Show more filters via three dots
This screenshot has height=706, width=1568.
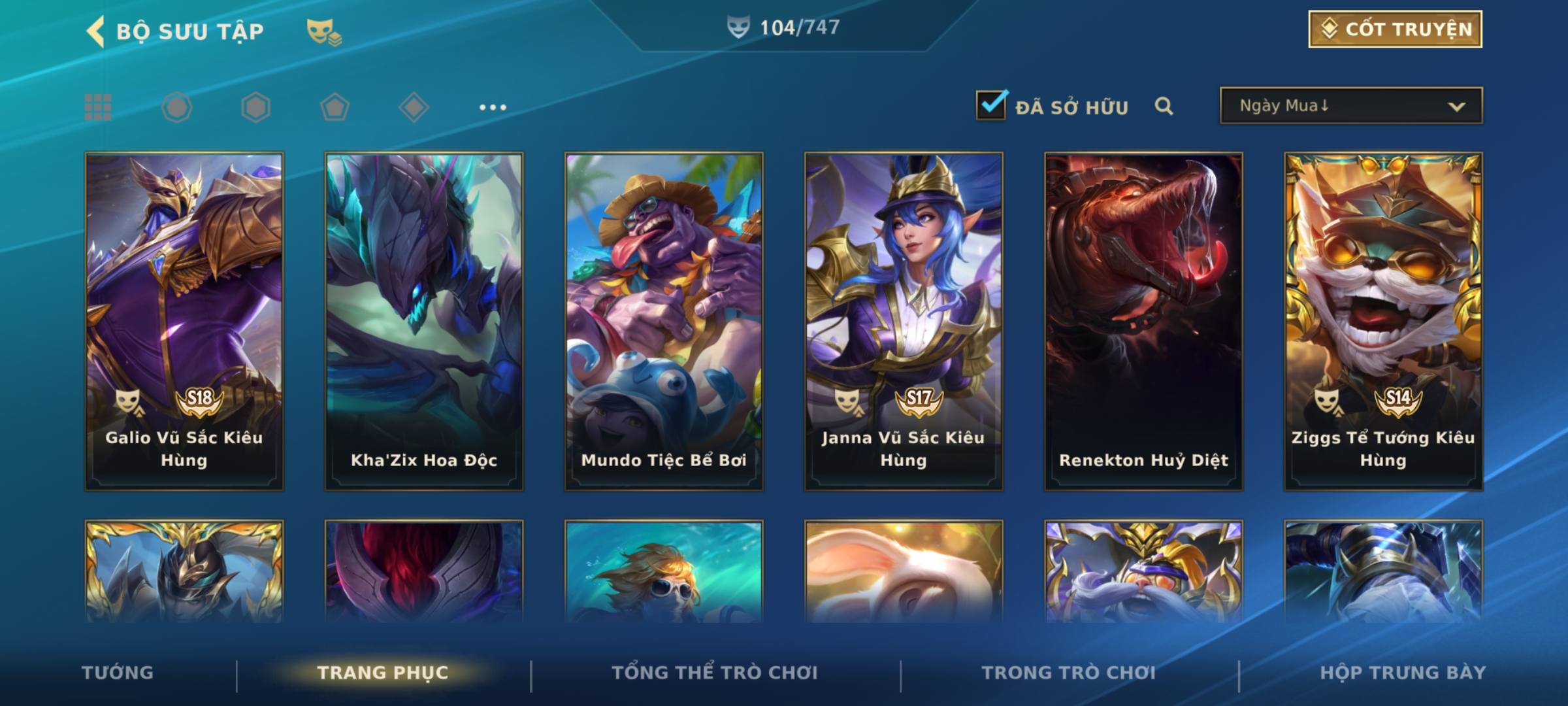coord(493,107)
